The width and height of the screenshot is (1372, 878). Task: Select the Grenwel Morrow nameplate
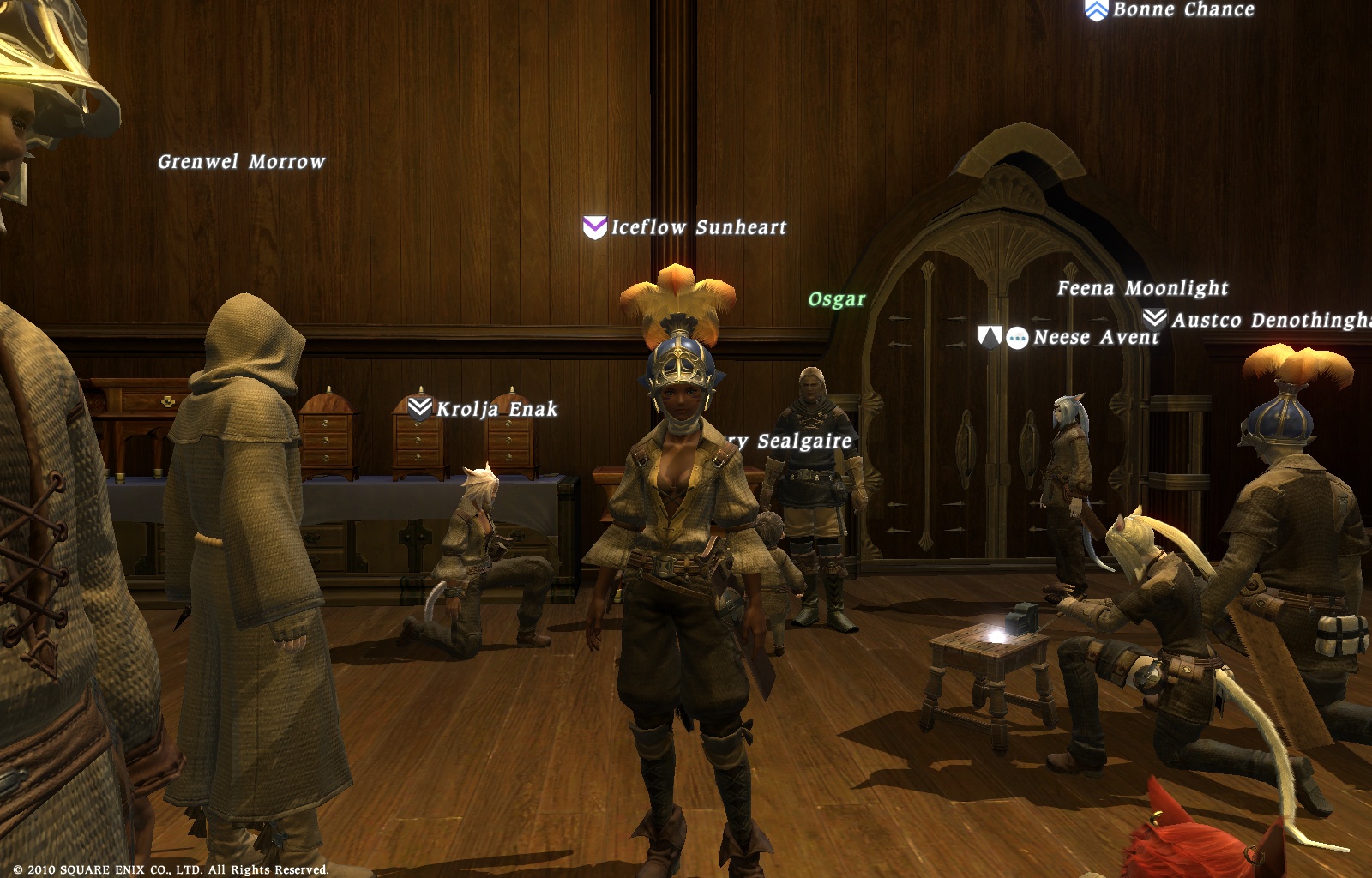241,162
